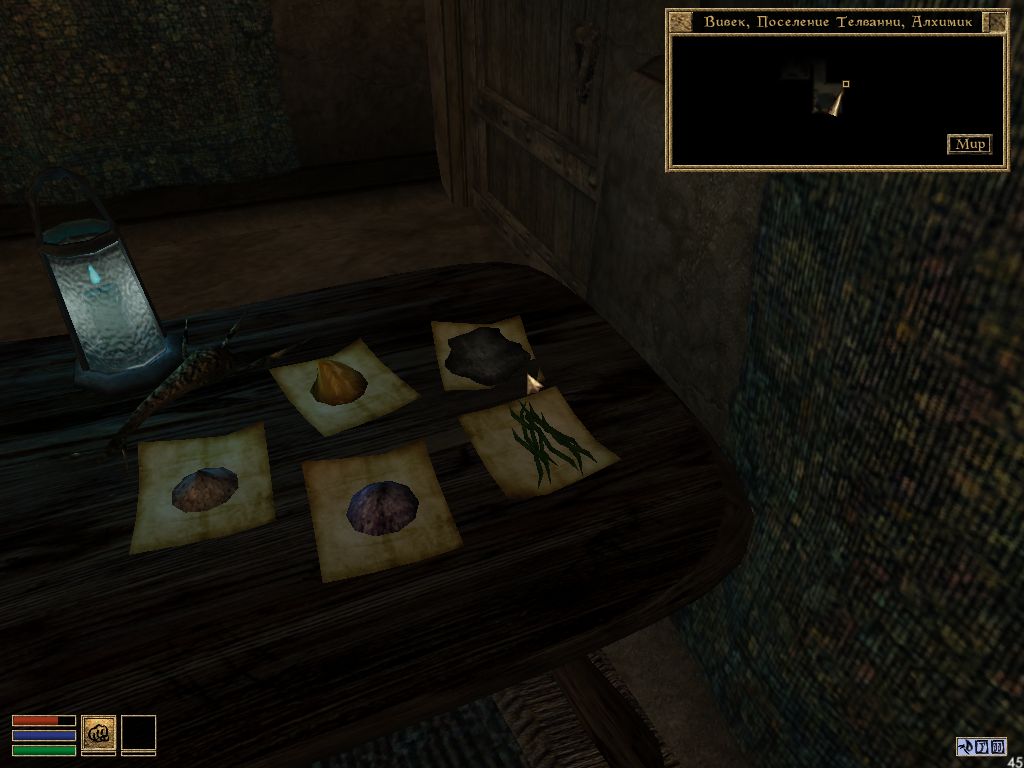Select the square door marker on the map
The image size is (1024, 768).
click(x=846, y=84)
